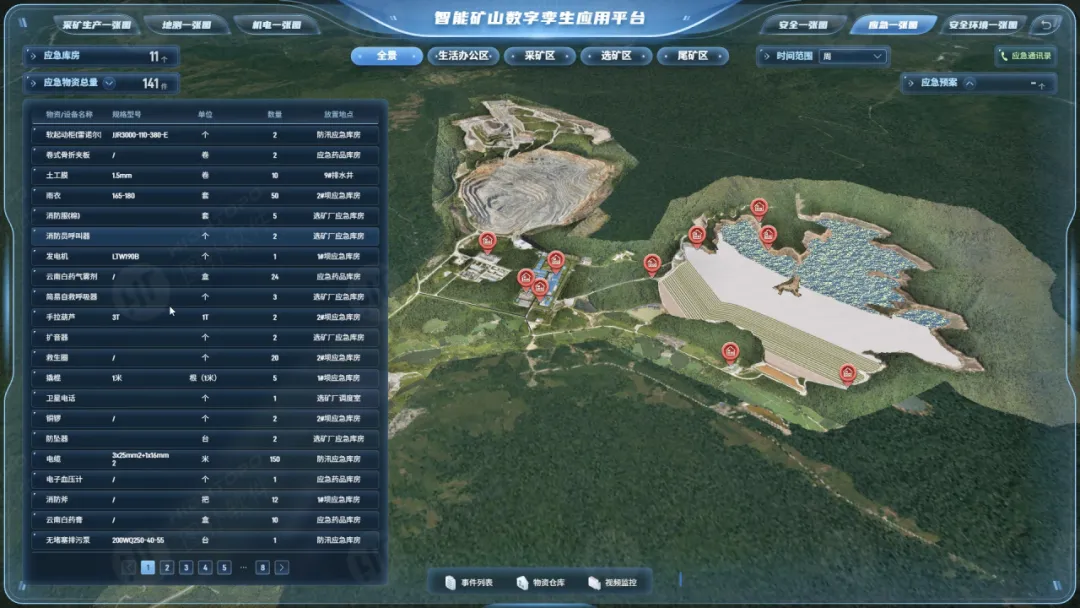Select the 选矿区 area filter
The width and height of the screenshot is (1080, 608).
pos(616,56)
